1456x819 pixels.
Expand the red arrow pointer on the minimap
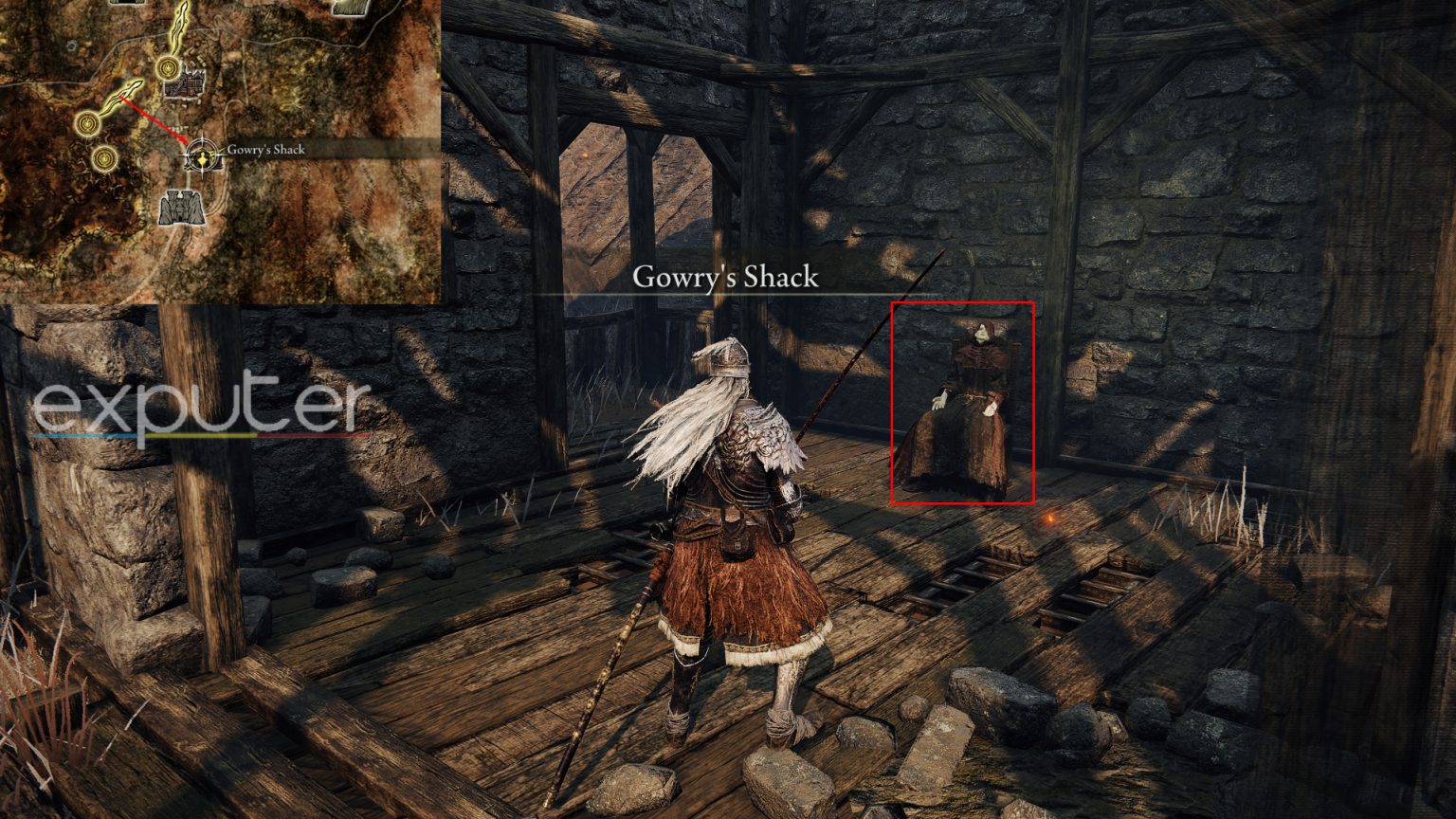coord(154,119)
